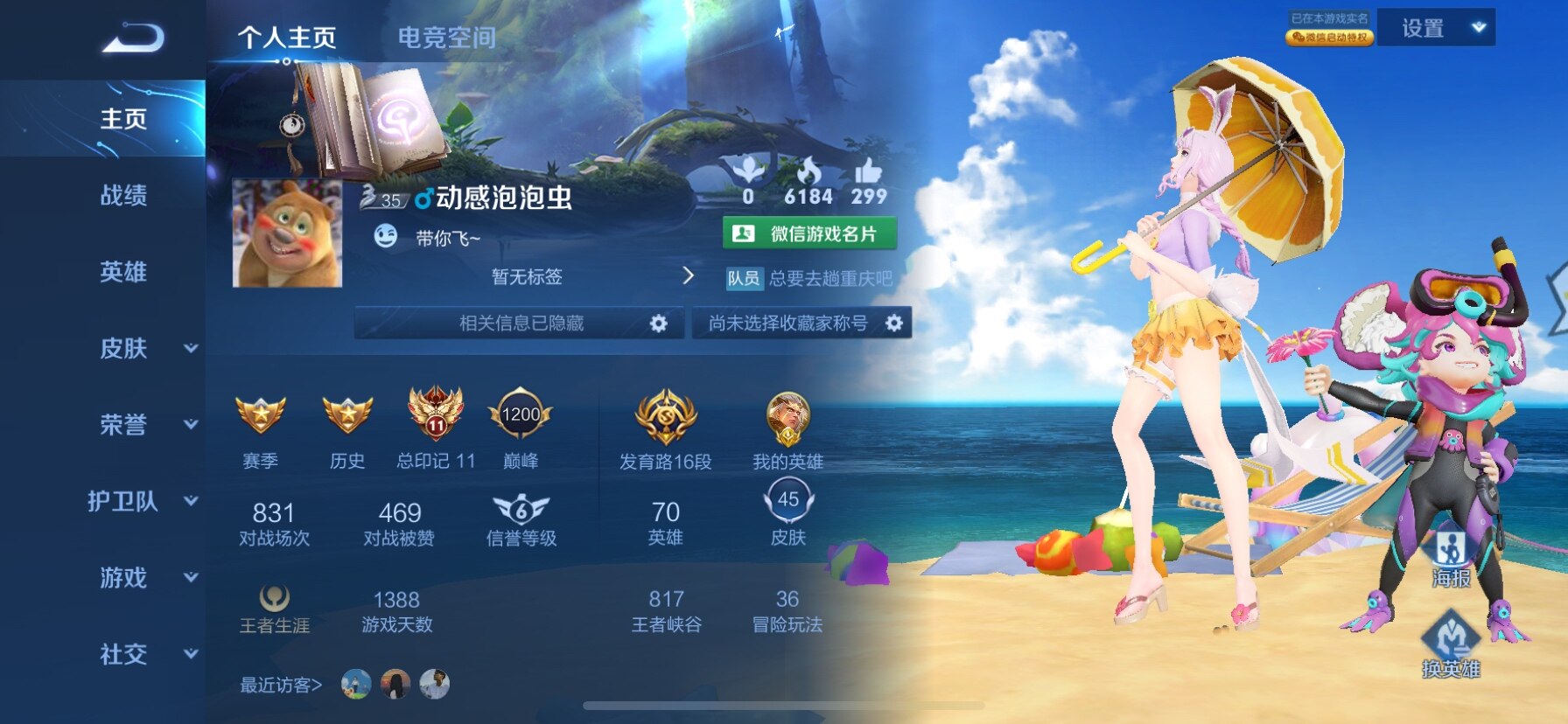Switch to the 电竞空间 tab
Image resolution: width=1568 pixels, height=724 pixels.
(x=446, y=38)
